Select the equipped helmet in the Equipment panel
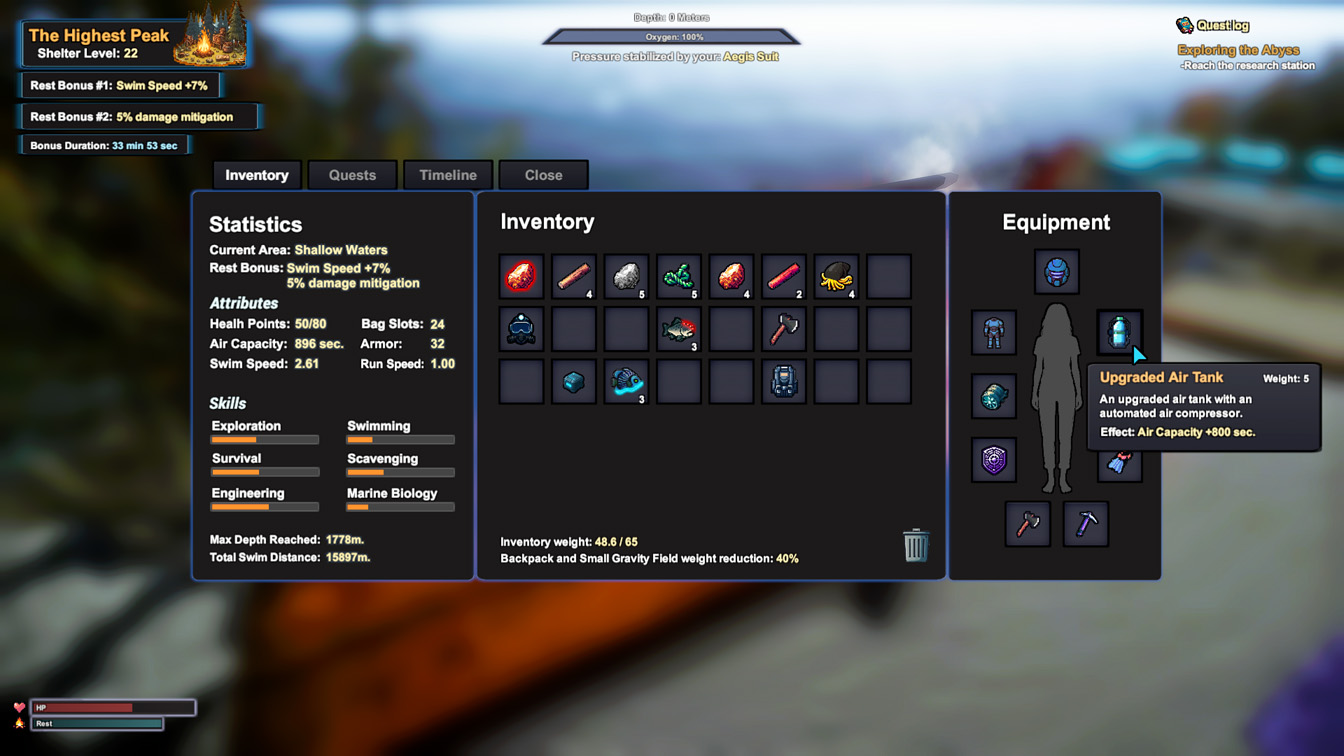The width and height of the screenshot is (1344, 756). (1056, 271)
